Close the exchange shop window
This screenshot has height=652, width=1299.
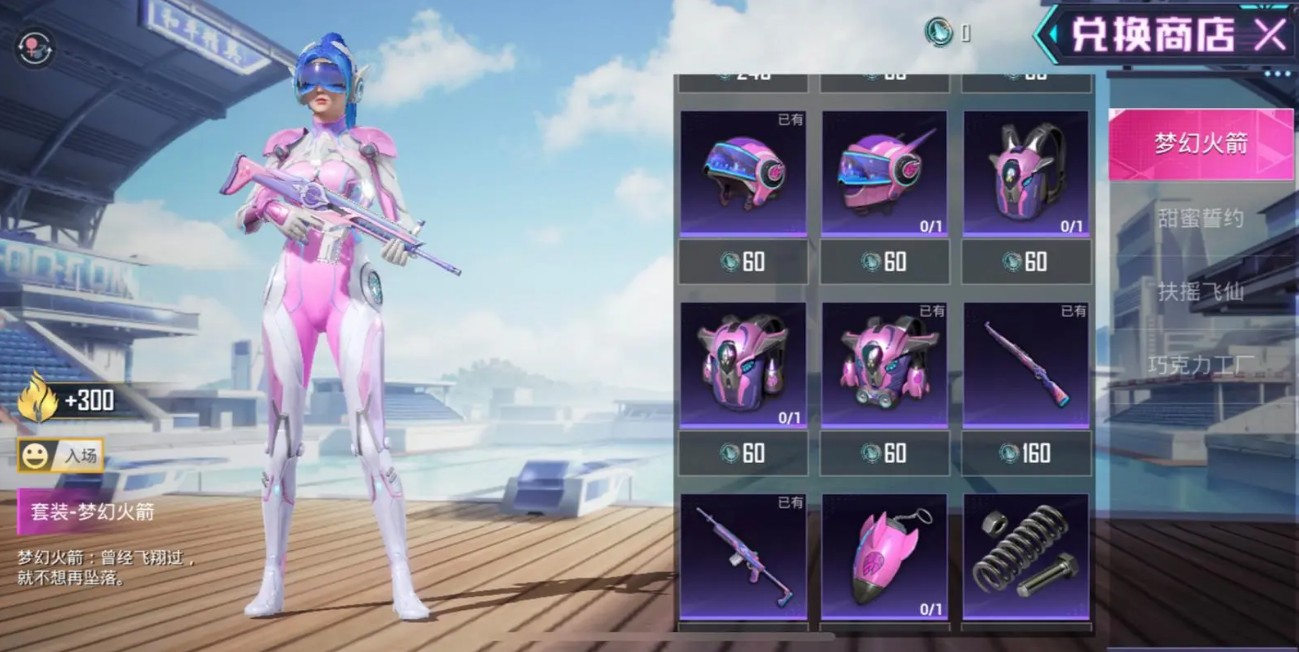click(x=1270, y=35)
